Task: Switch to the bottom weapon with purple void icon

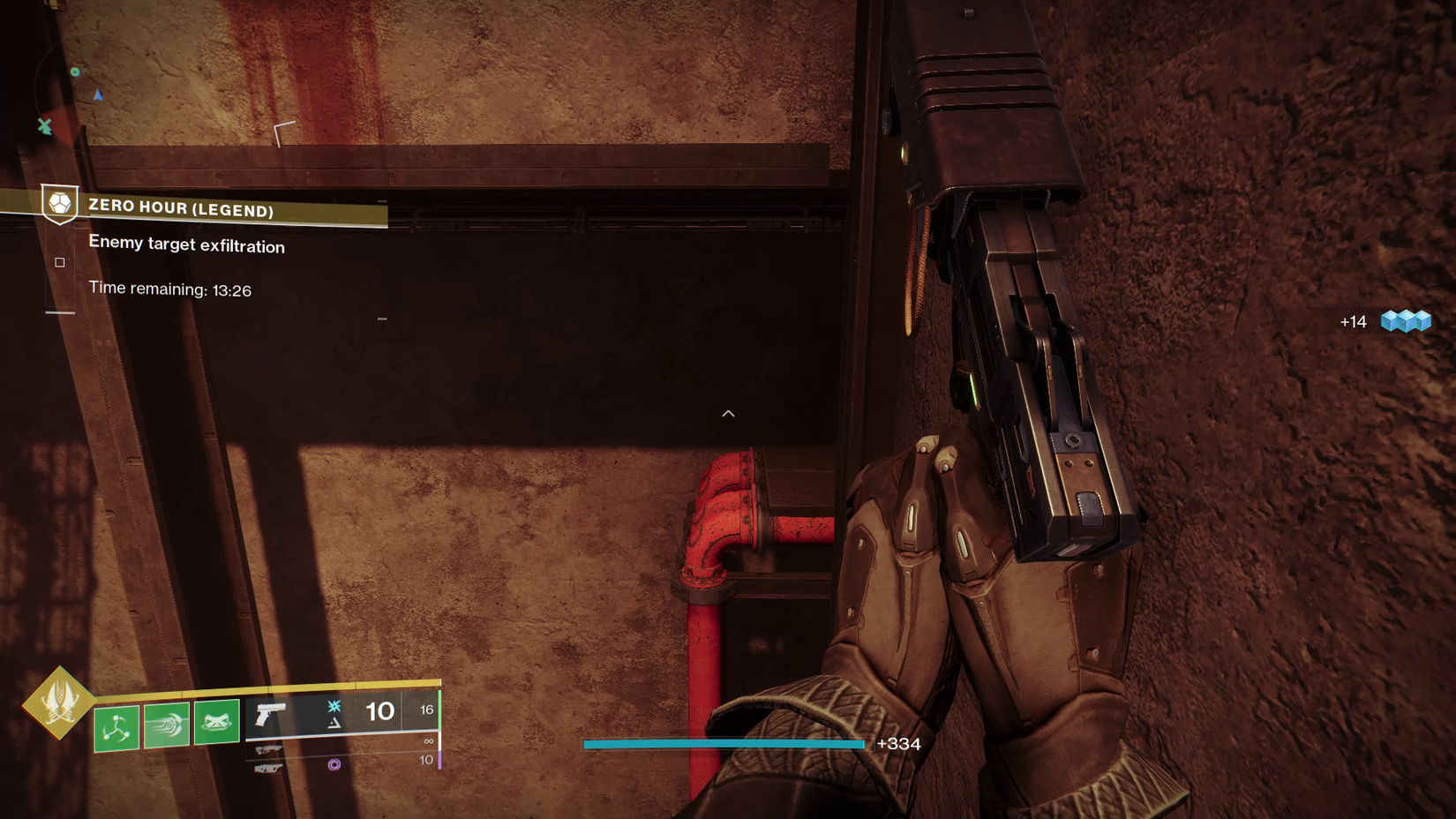Action: coord(269,769)
